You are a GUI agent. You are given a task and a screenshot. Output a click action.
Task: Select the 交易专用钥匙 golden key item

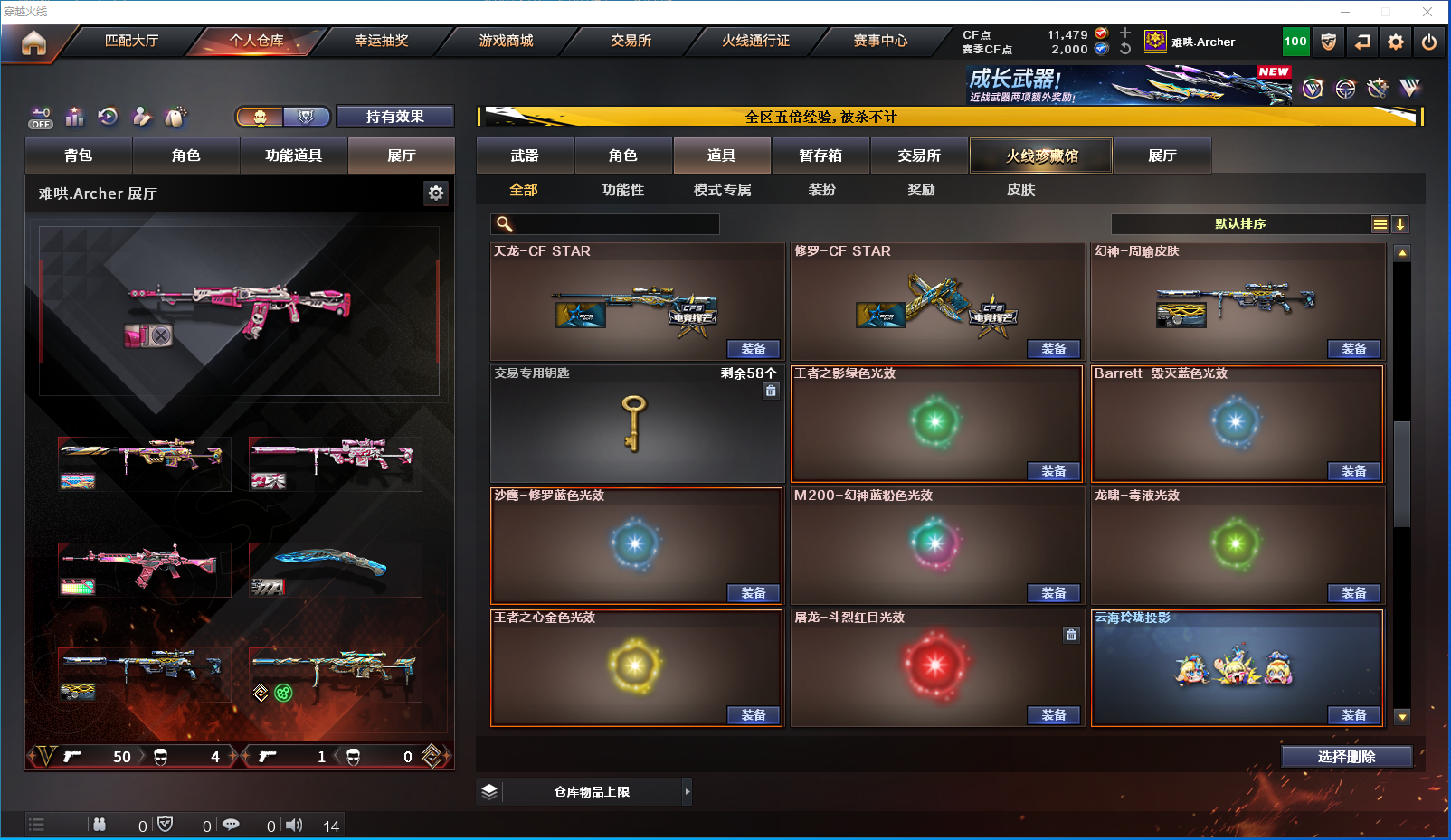click(x=635, y=423)
